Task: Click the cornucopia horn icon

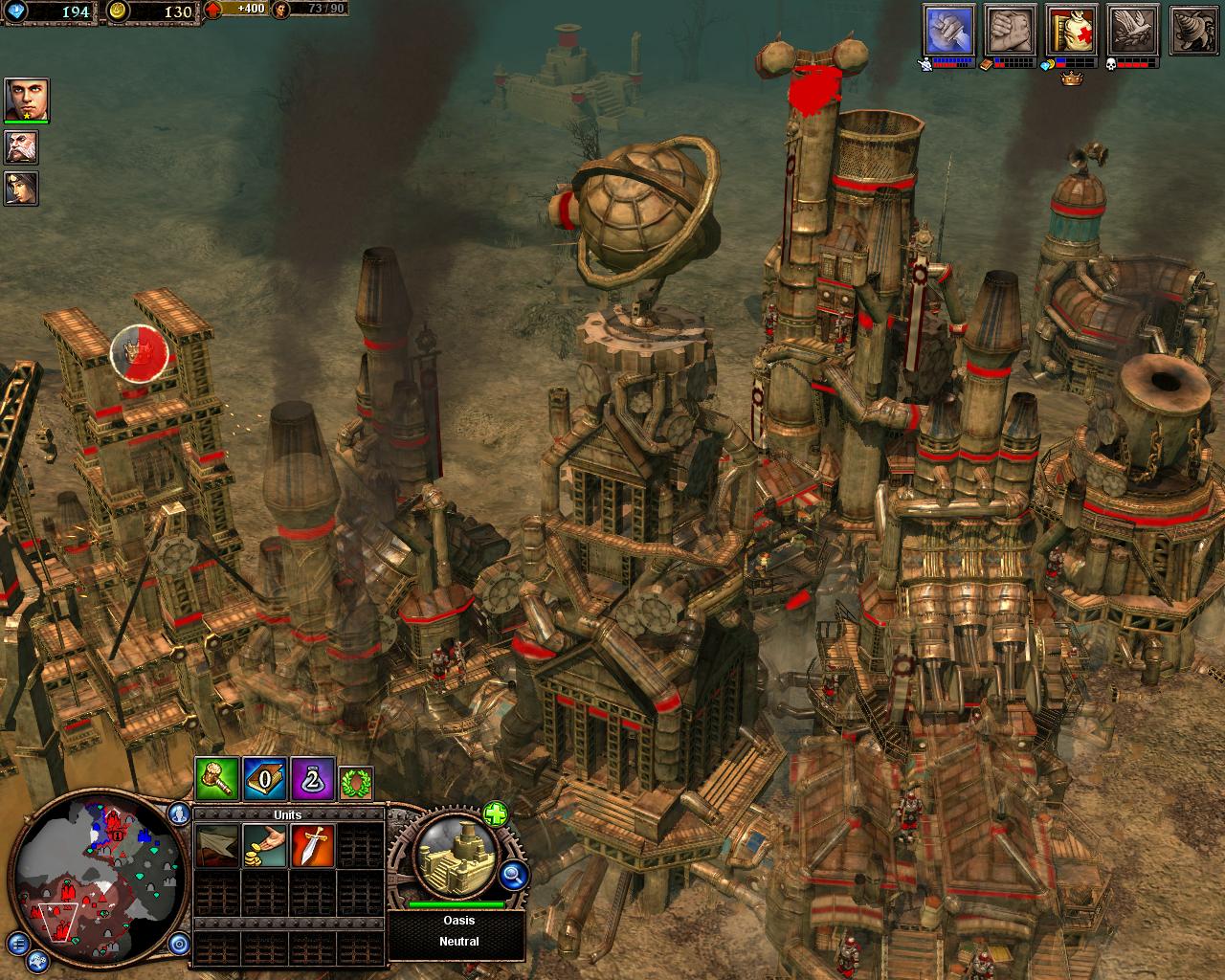Action: [x=1191, y=31]
